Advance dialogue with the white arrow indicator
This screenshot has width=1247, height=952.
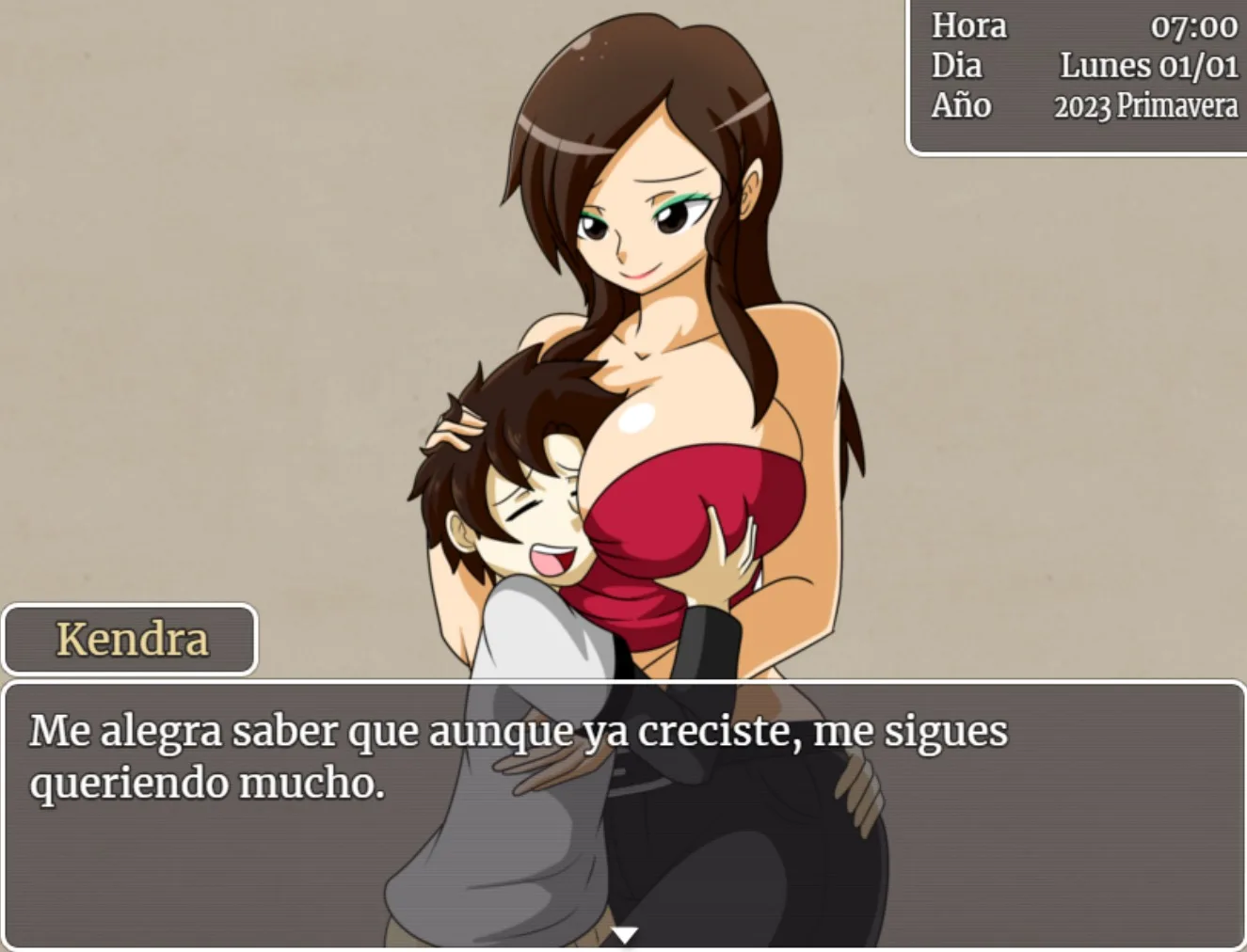click(624, 934)
